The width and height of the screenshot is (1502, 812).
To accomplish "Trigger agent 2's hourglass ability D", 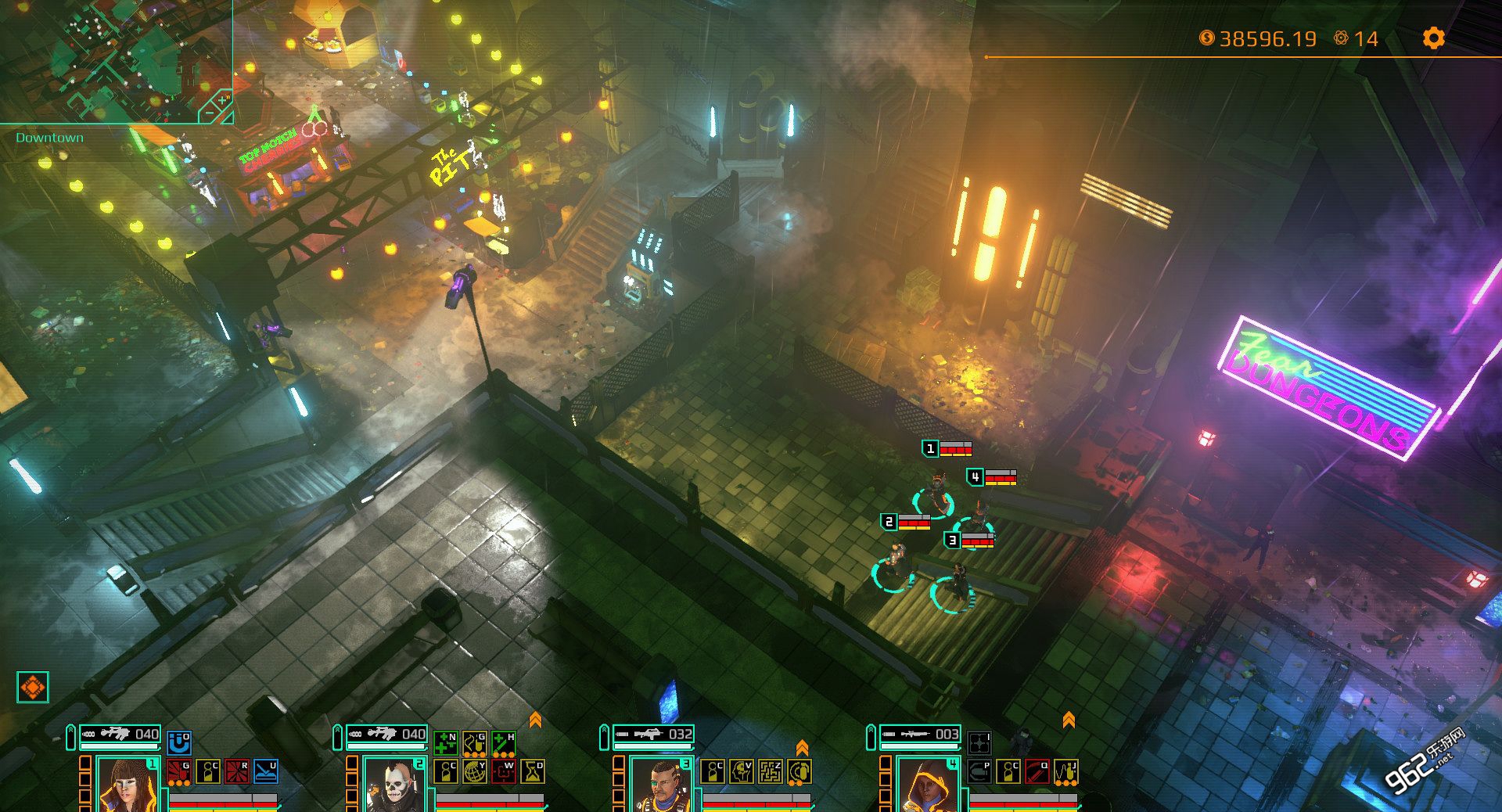I will click(x=533, y=771).
